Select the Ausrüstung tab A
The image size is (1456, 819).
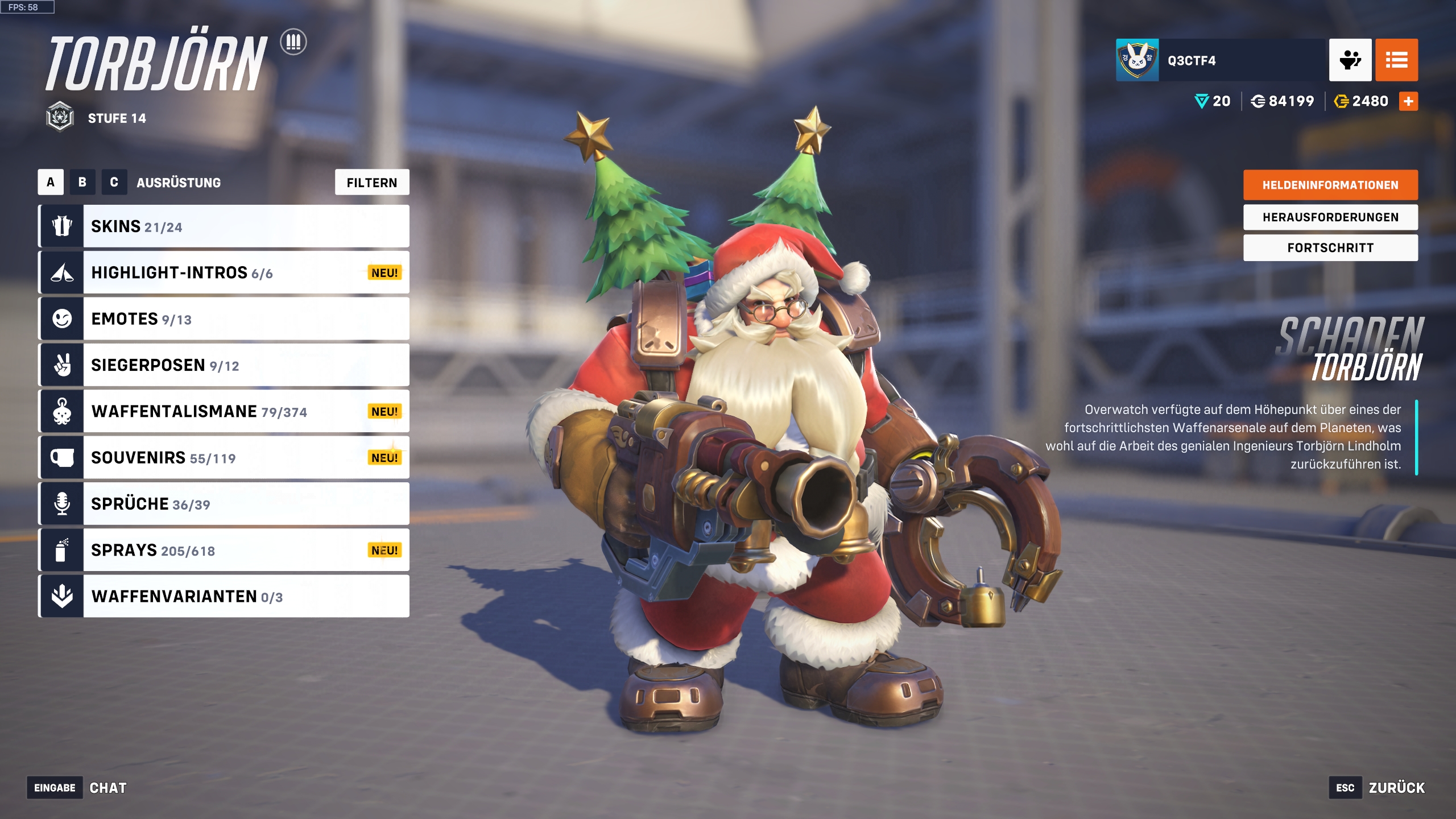[x=49, y=183]
